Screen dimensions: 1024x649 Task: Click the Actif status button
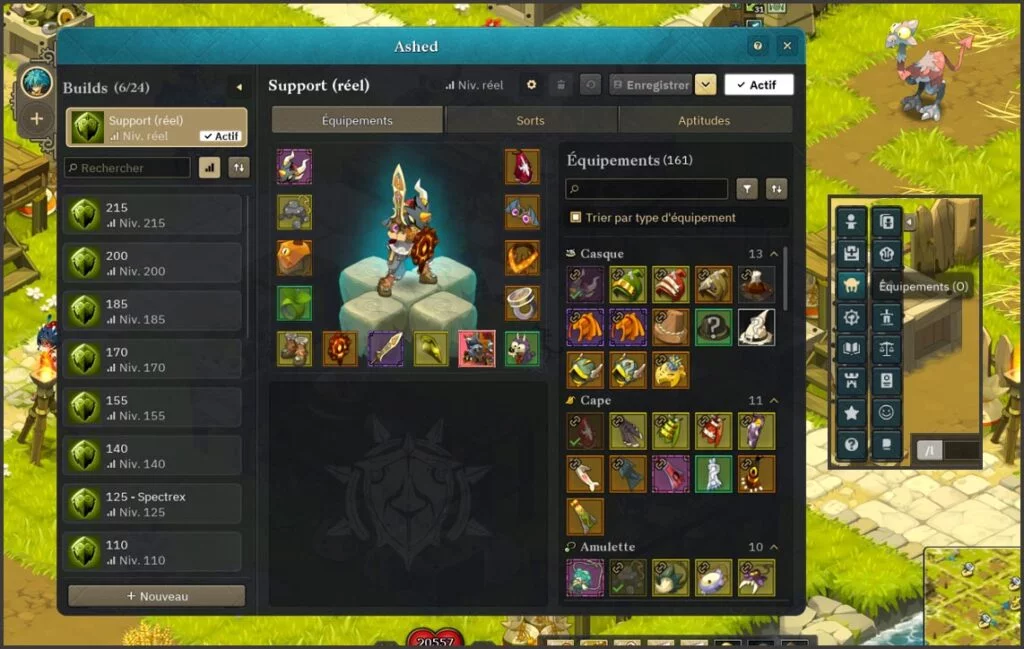[x=758, y=85]
